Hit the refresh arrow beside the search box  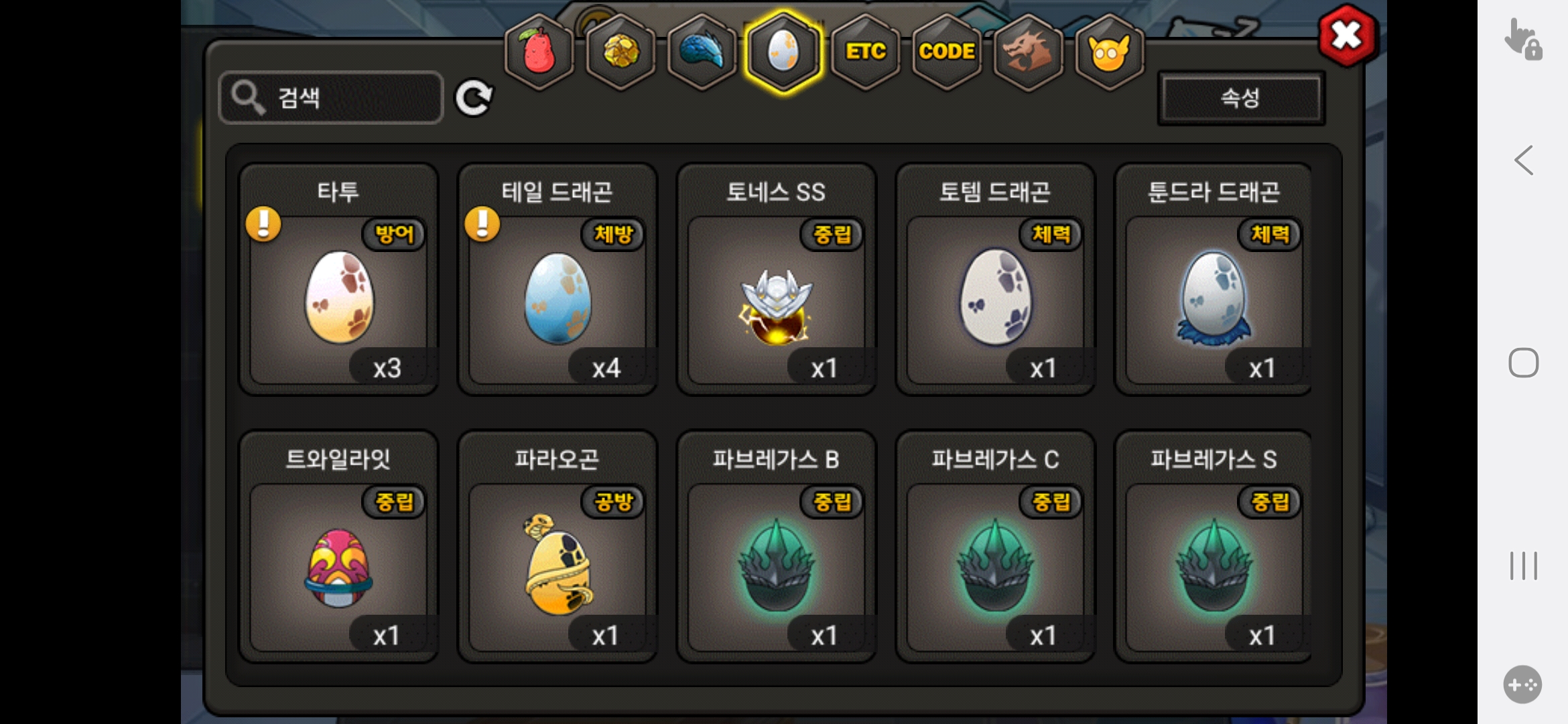(474, 99)
